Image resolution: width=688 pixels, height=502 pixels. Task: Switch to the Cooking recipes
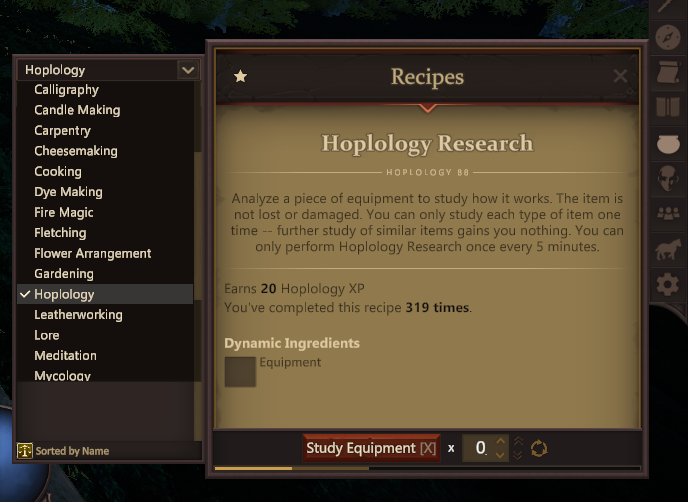pos(58,172)
